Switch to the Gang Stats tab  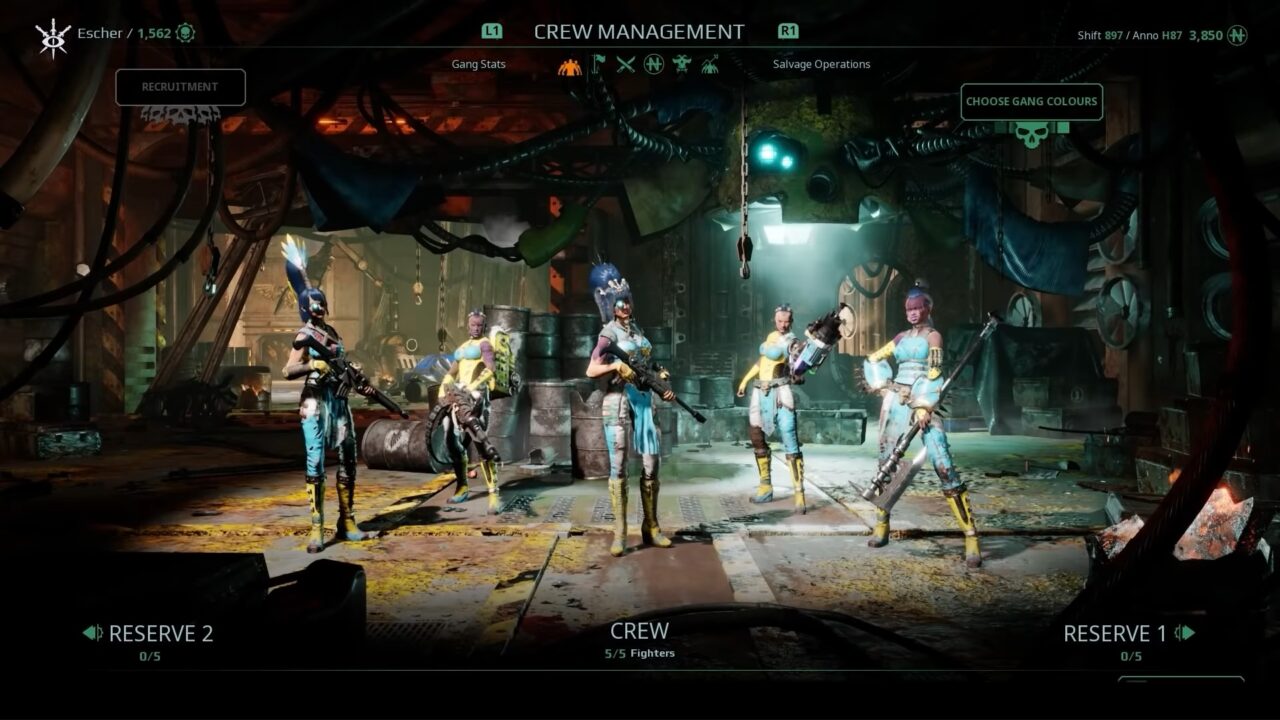point(478,64)
